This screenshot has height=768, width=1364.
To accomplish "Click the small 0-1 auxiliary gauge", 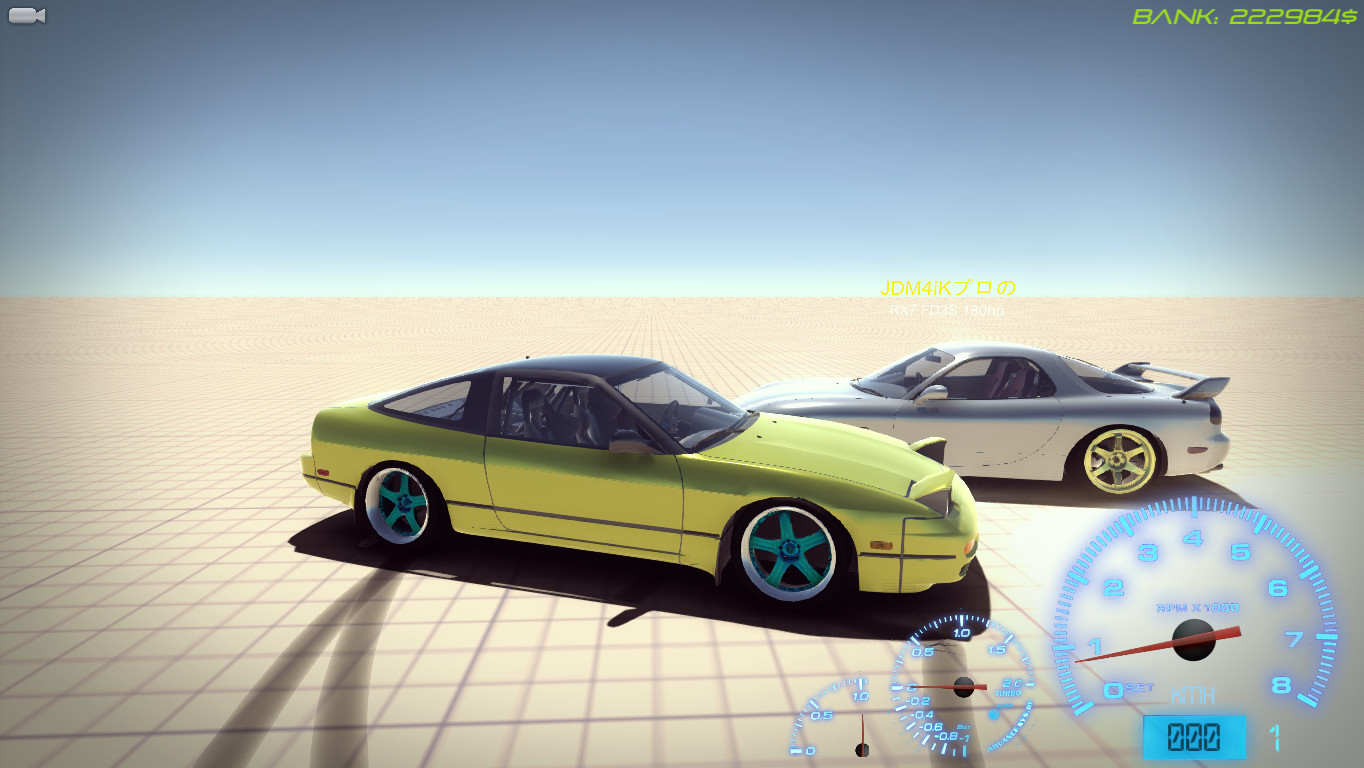I will click(x=855, y=730).
